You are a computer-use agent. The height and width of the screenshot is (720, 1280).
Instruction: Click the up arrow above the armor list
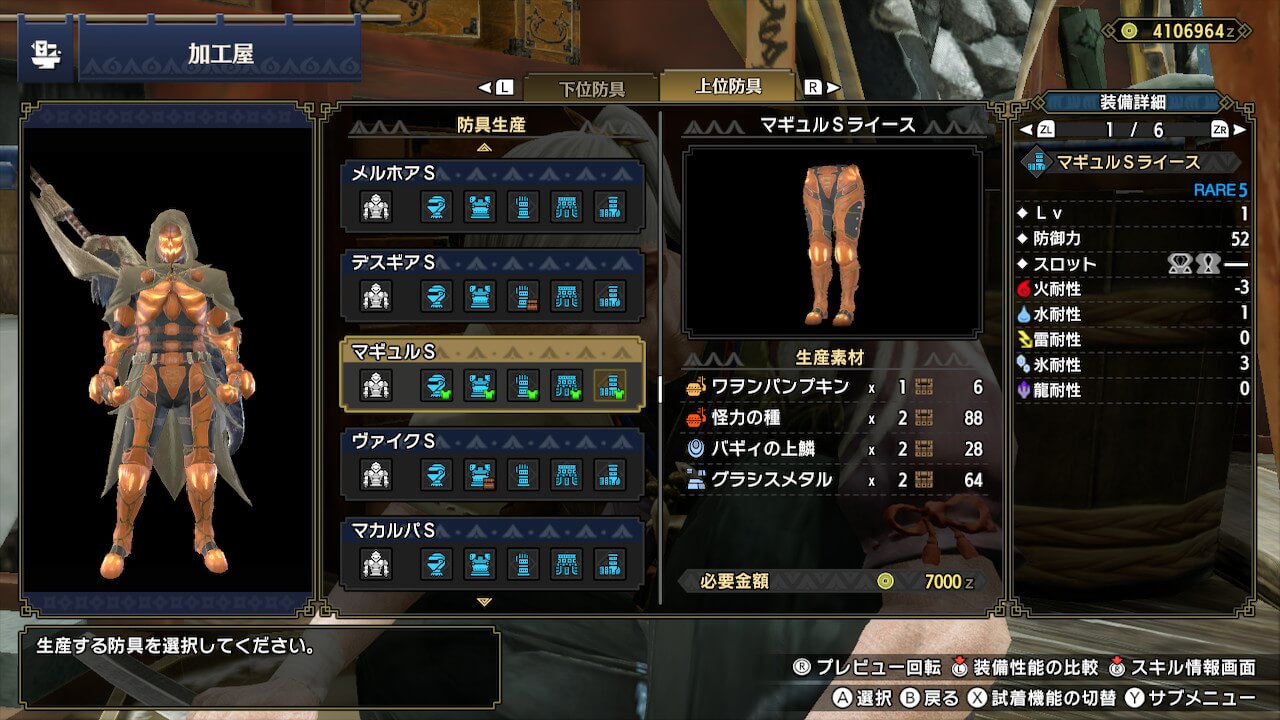[485, 147]
